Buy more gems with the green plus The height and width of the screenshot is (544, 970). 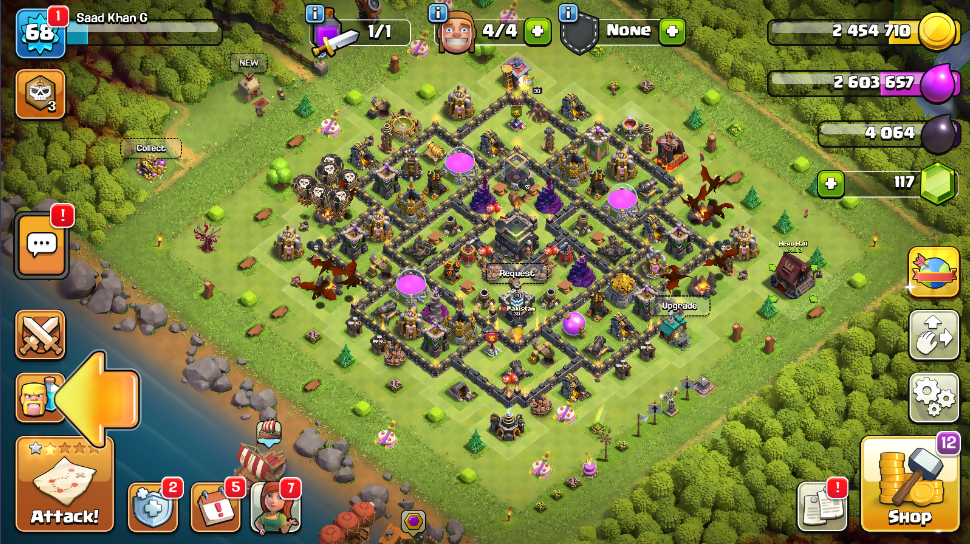pyautogui.click(x=829, y=184)
